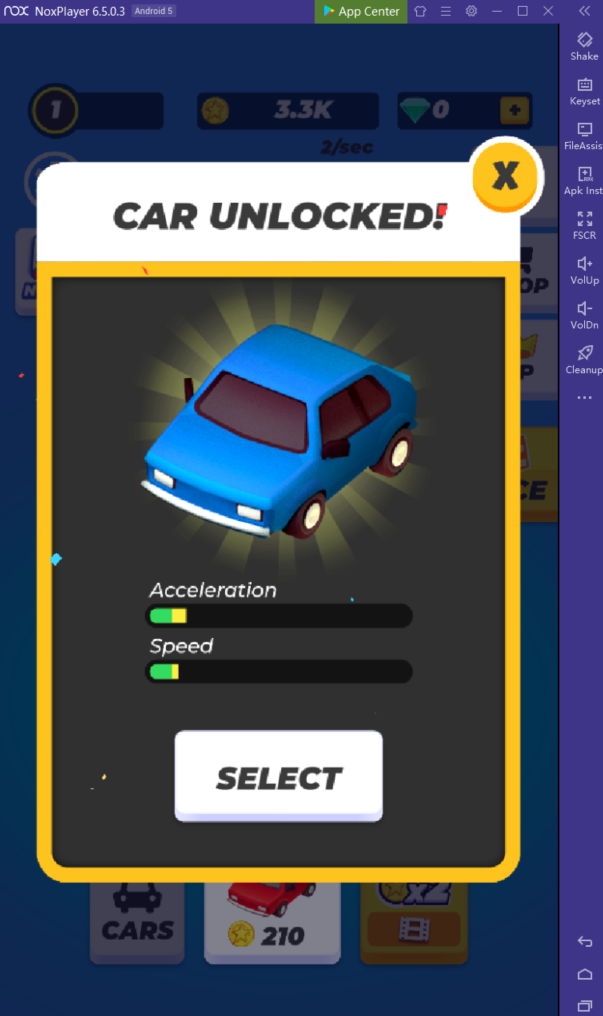Turn volume up with VolUp
The image size is (603, 1016).
[x=584, y=270]
